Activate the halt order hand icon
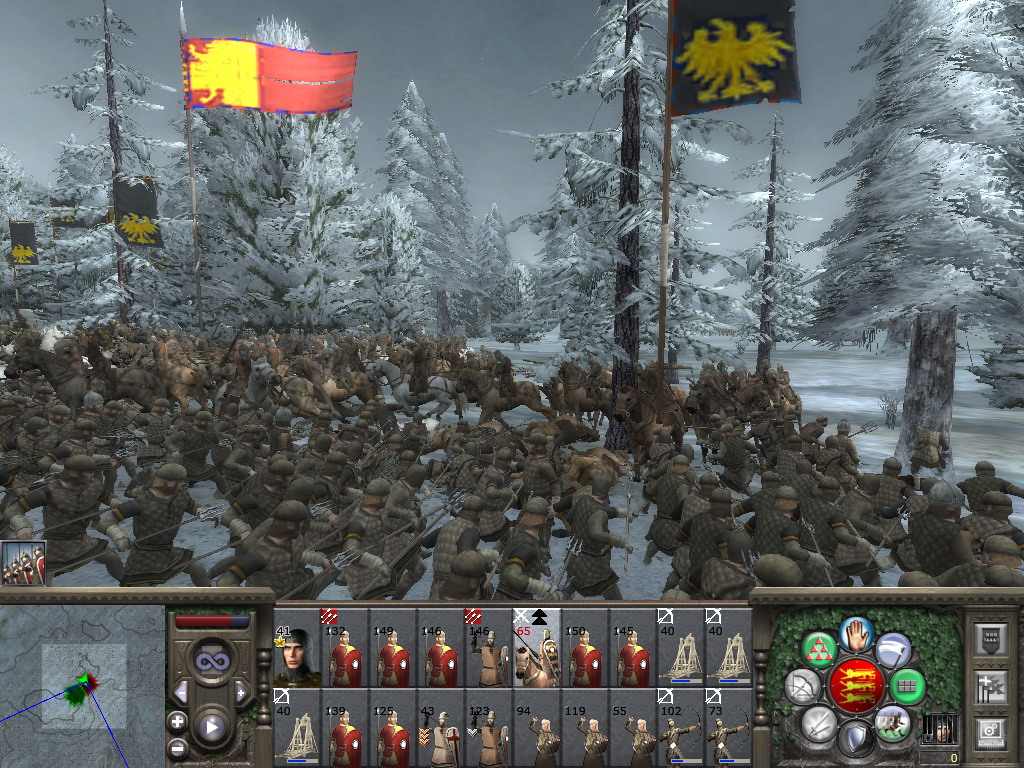1024x768 pixels. pos(857,634)
